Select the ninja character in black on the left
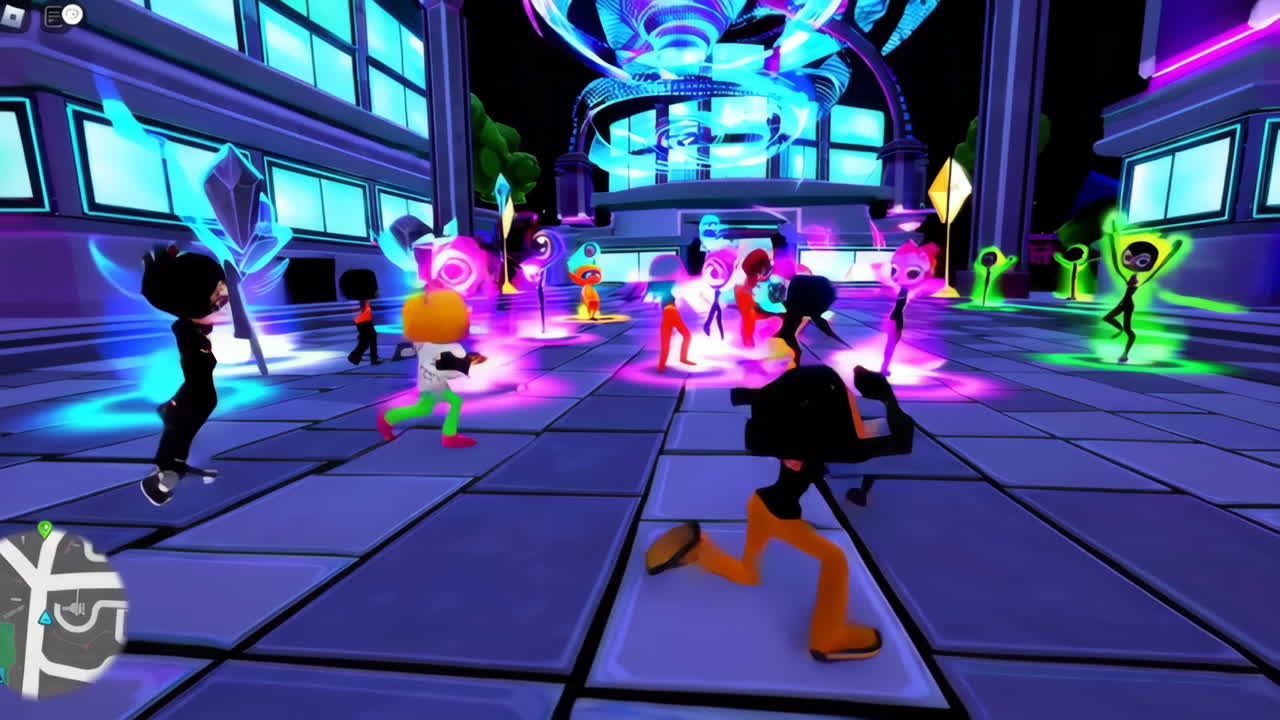1280x720 pixels. tap(190, 370)
